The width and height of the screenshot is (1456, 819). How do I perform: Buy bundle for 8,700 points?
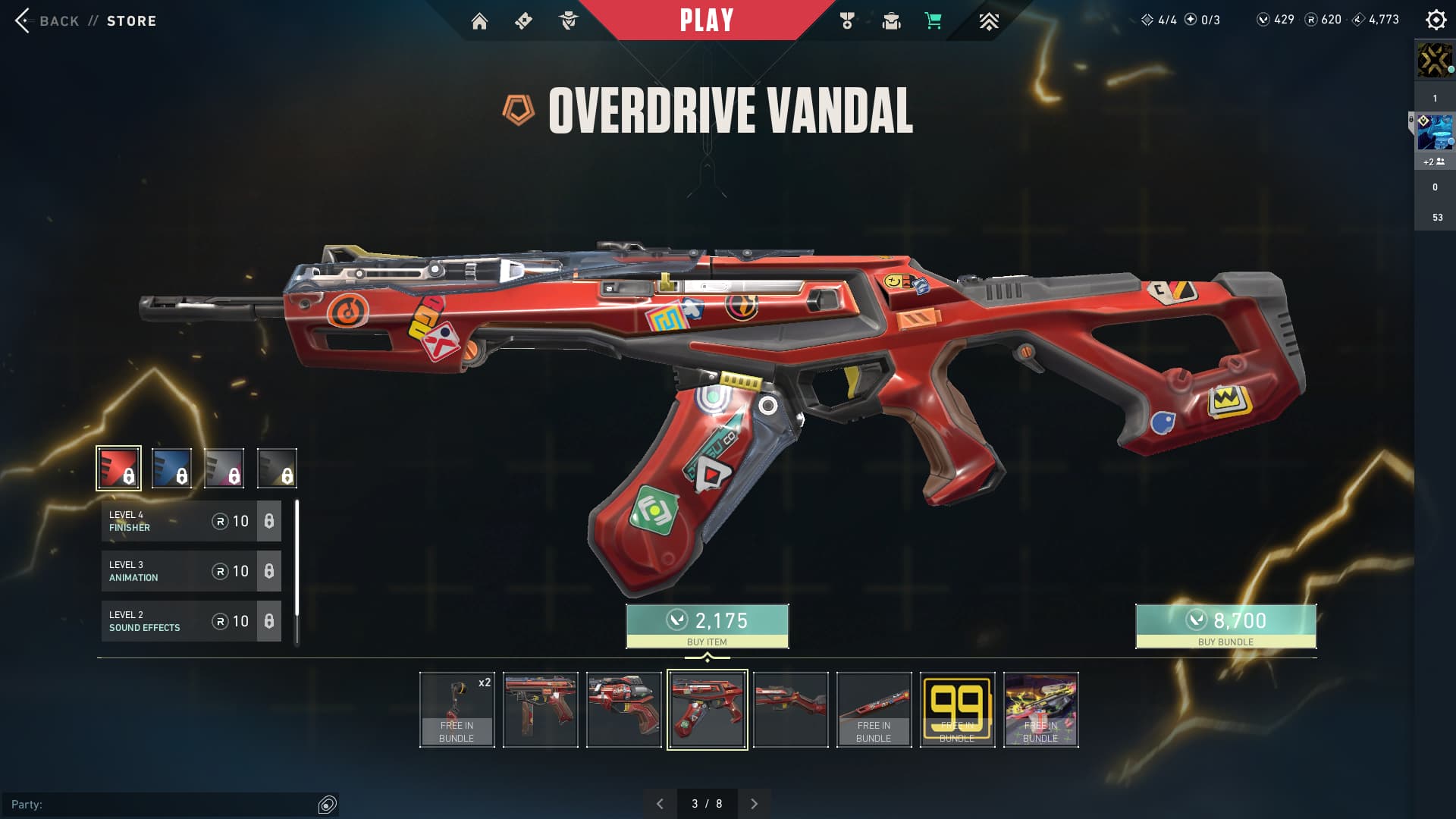[x=1225, y=626]
